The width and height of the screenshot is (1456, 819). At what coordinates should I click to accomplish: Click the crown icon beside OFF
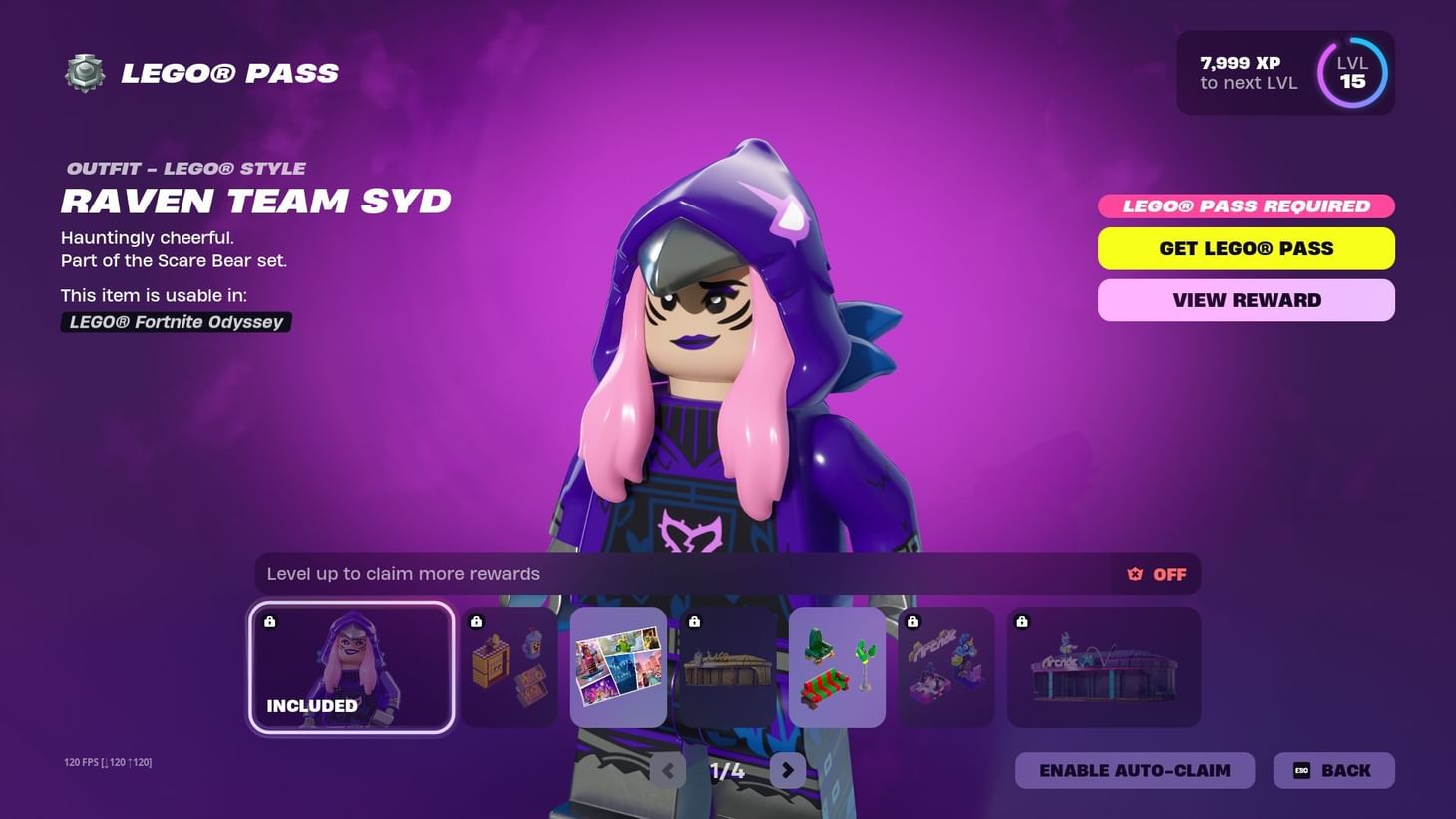(1134, 574)
